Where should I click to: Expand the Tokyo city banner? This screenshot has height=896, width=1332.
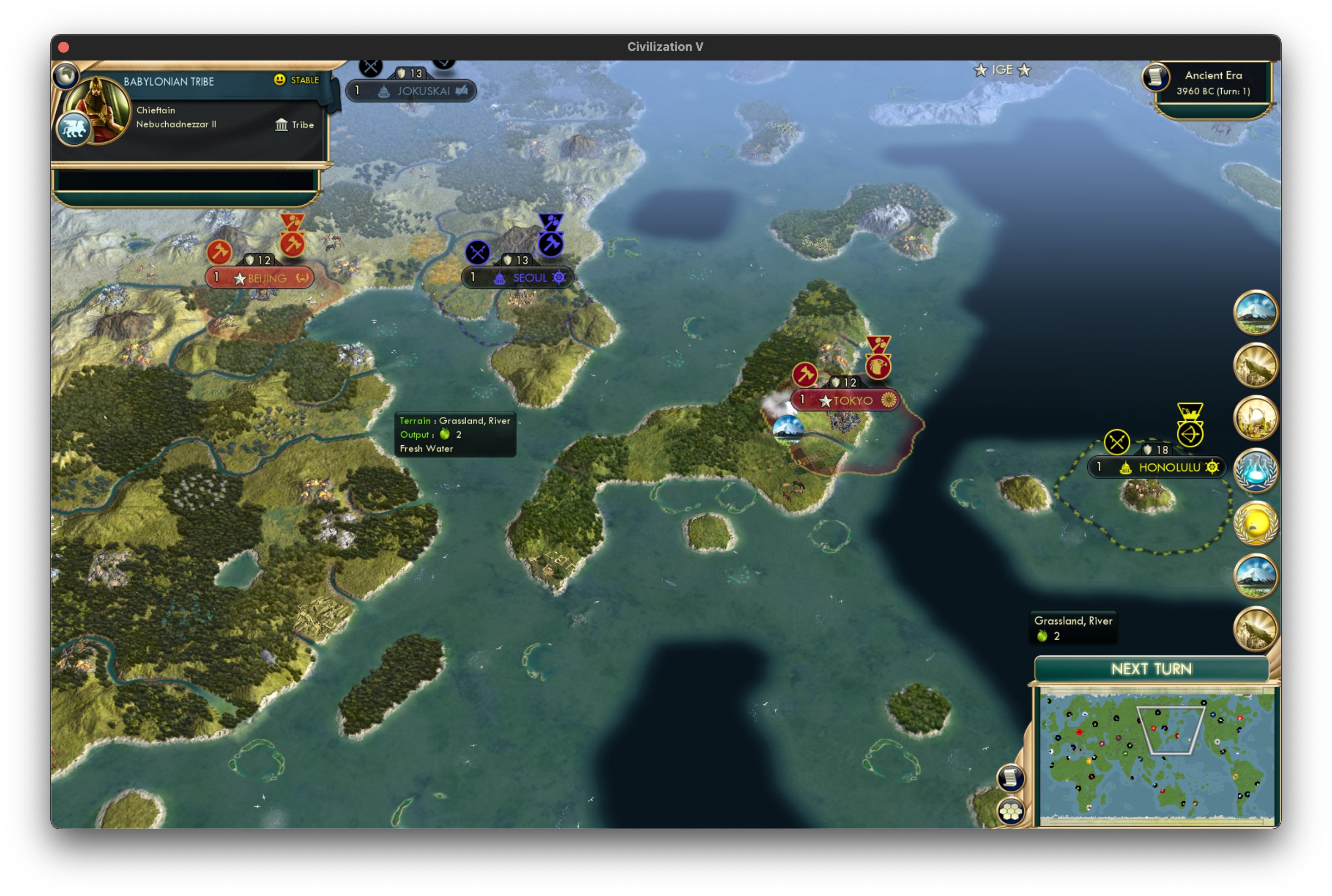pos(846,400)
